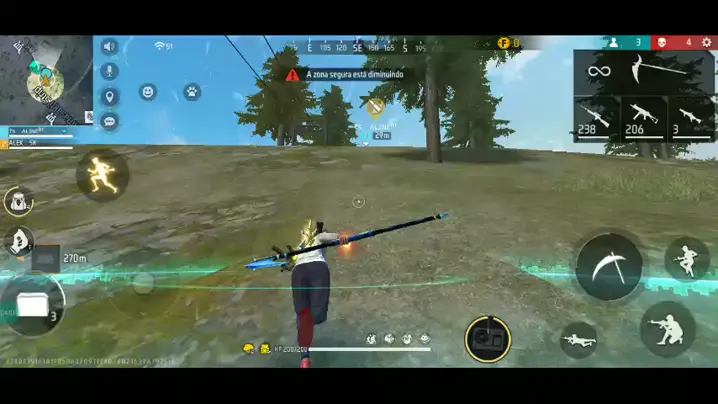Tap the location marker ping icon
This screenshot has height=404, width=718.
pyautogui.click(x=109, y=97)
